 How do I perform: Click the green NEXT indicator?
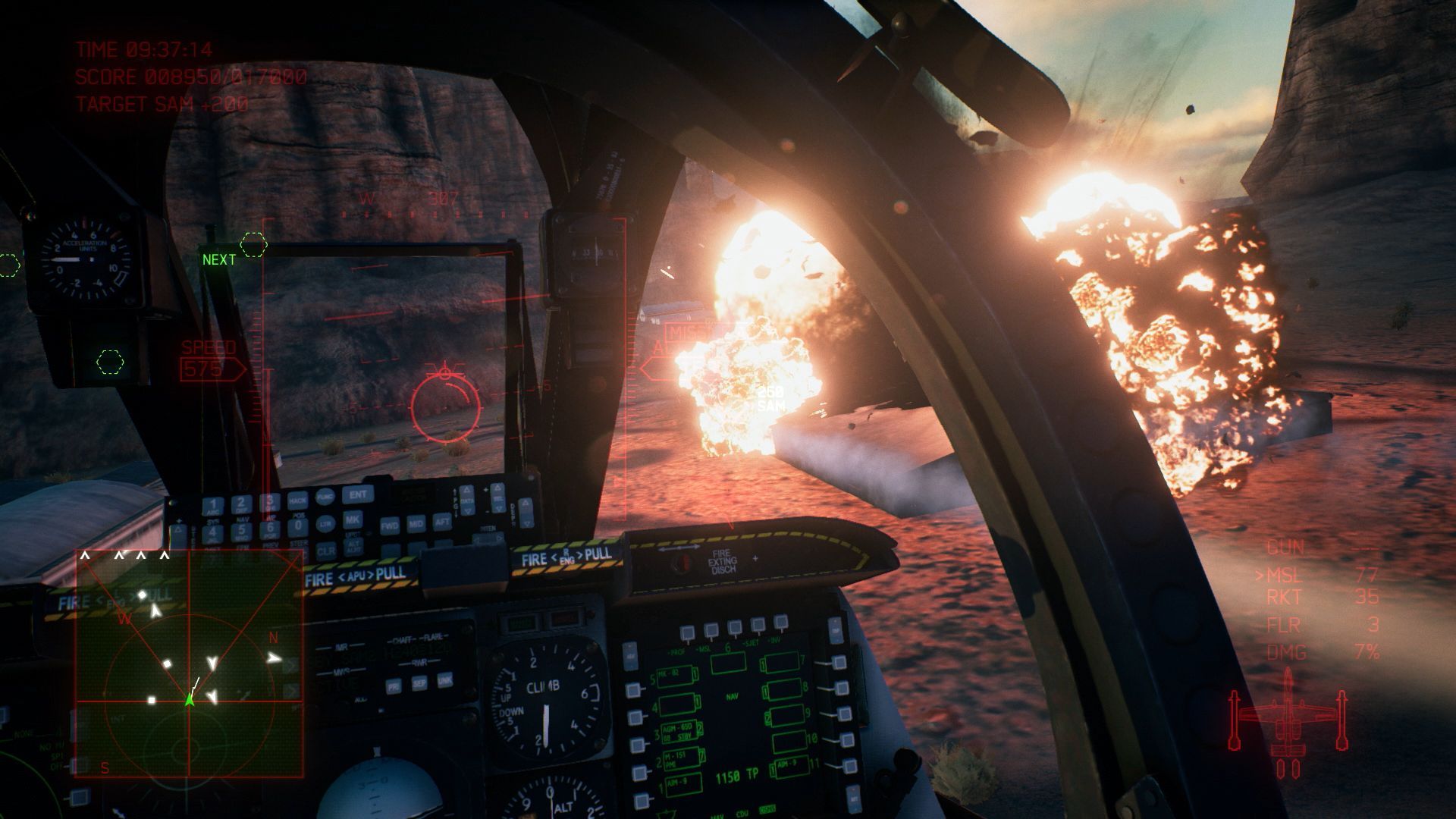point(217,260)
